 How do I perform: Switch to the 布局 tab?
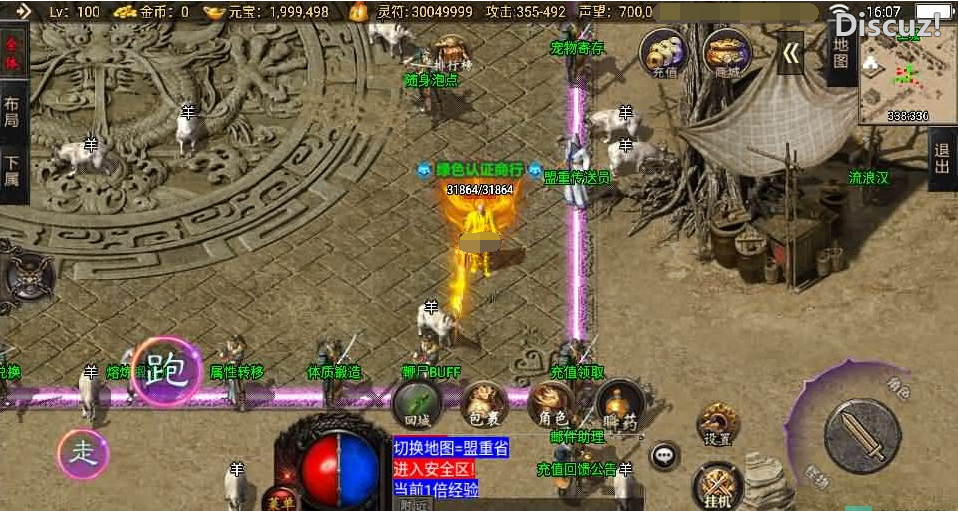(x=12, y=113)
